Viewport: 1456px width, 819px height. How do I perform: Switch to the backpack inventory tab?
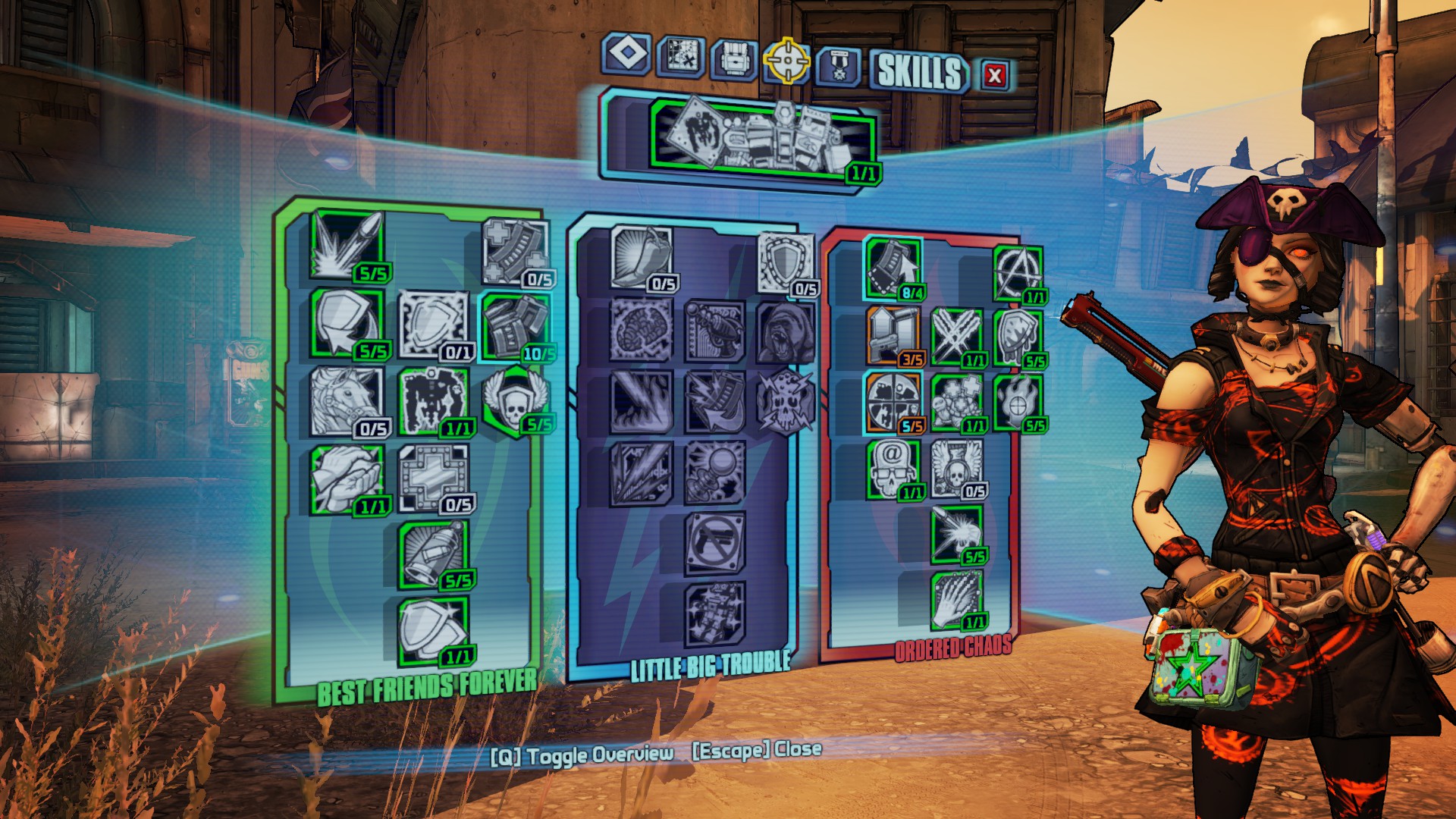pyautogui.click(x=733, y=59)
